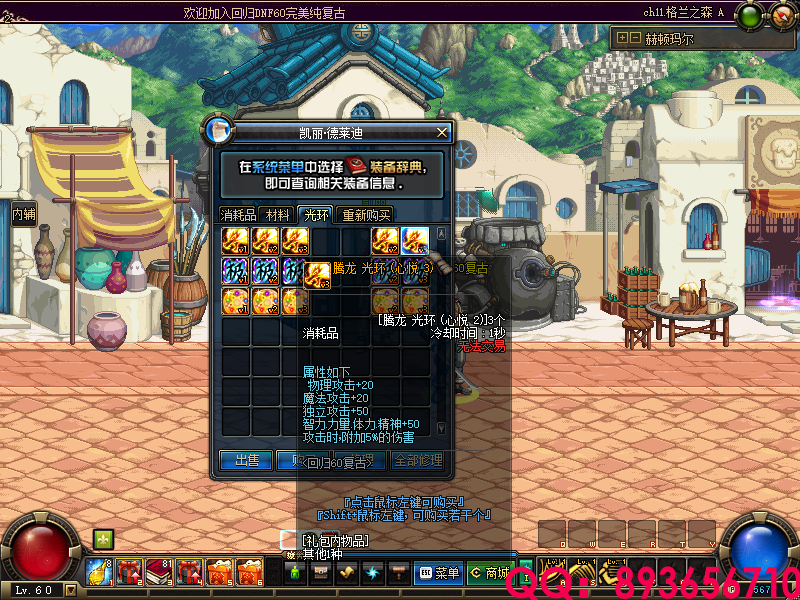The height and width of the screenshot is (600, 800).
Task: Switch to the 消耗品 tab
Action: coord(239,214)
